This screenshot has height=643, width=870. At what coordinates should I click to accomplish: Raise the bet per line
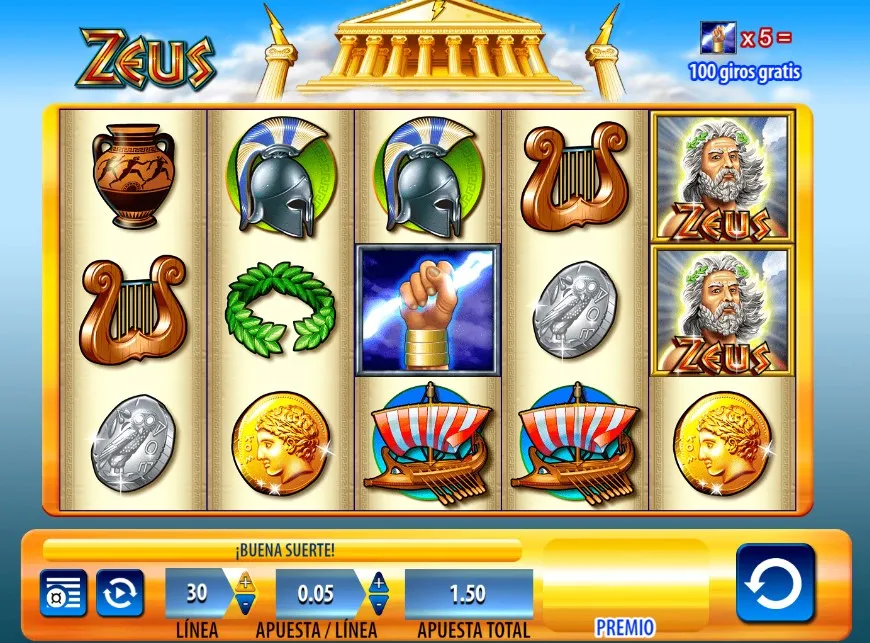378,581
